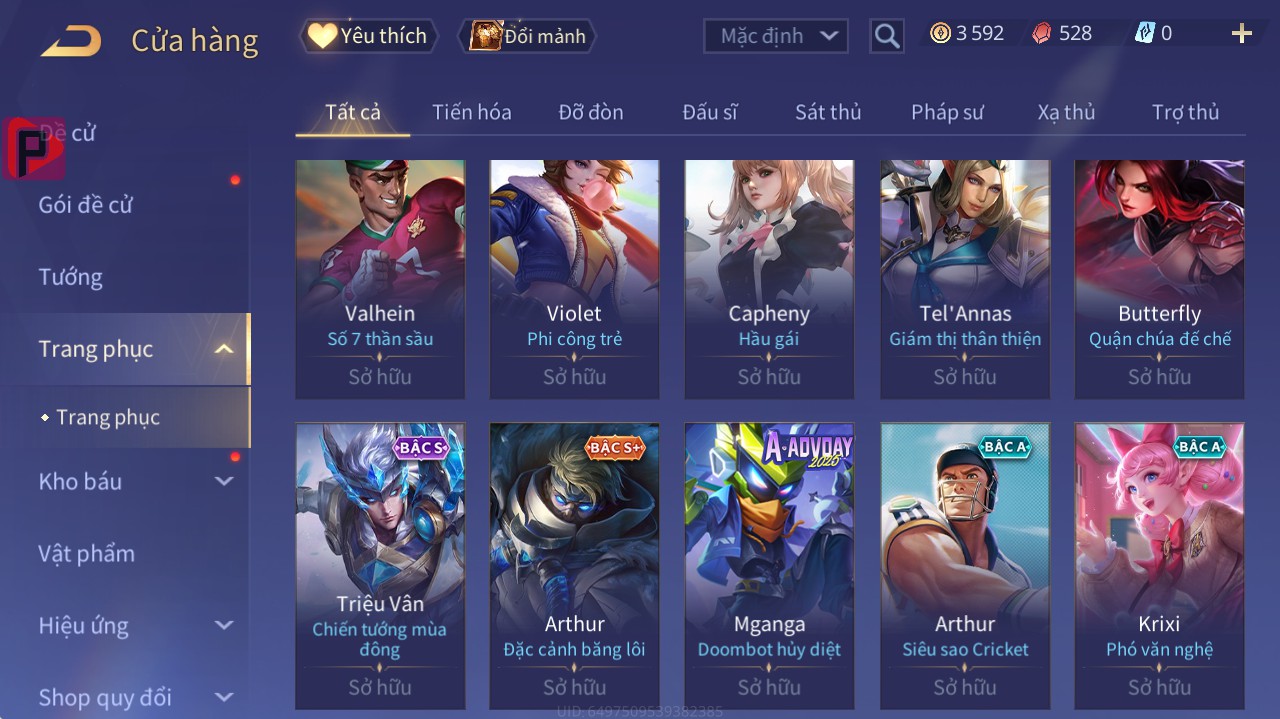Switch to the Tiến hóa tab

point(471,112)
